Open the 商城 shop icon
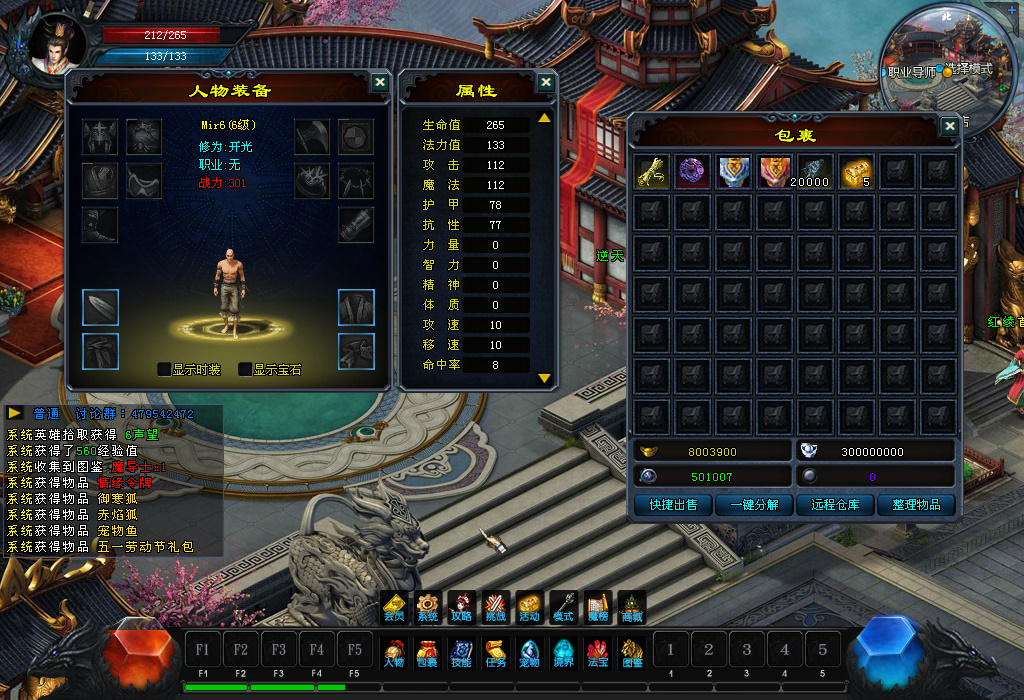Screen dimensions: 1024x700 [632, 607]
